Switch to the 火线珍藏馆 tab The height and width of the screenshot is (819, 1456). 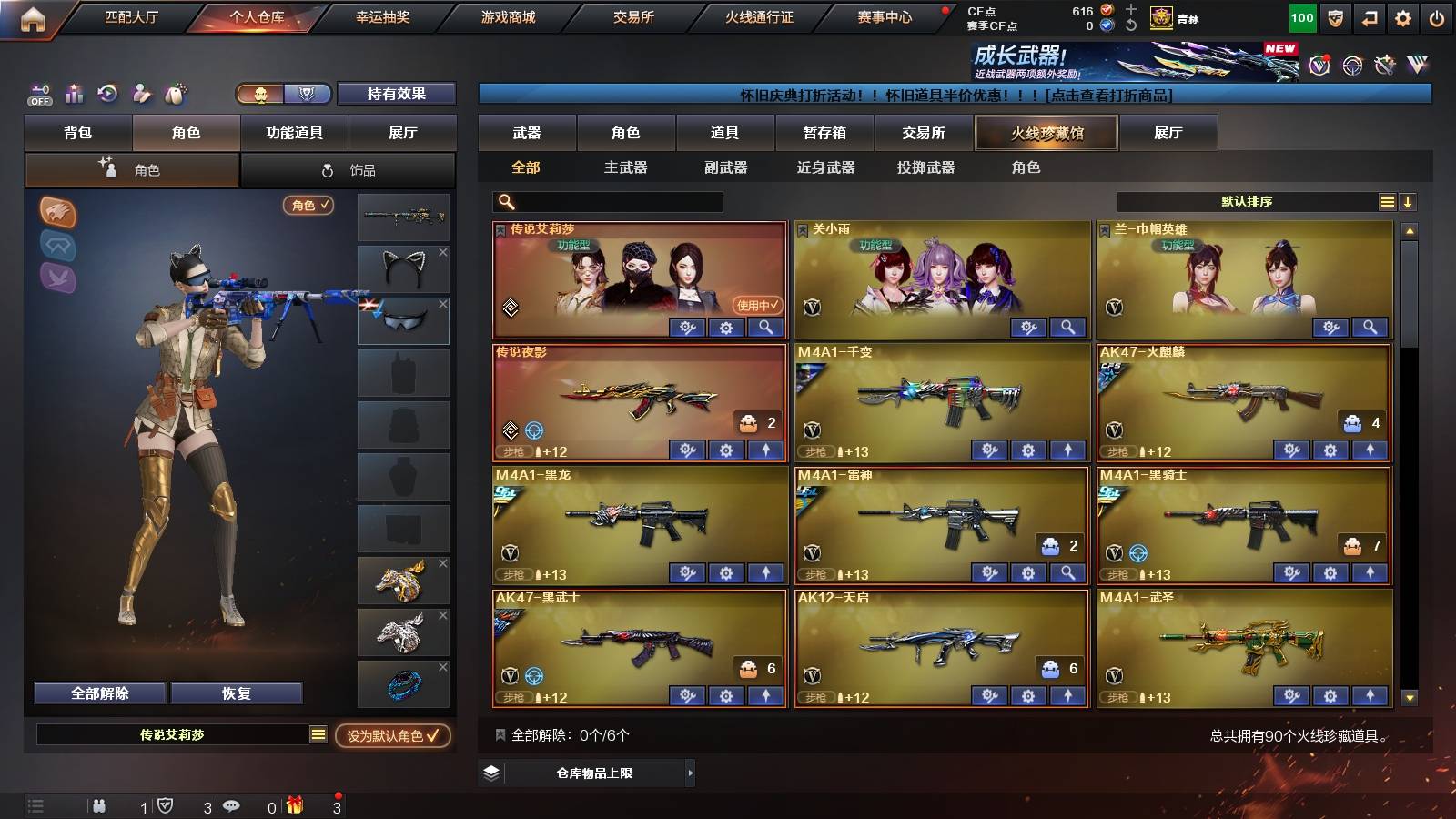click(1046, 133)
